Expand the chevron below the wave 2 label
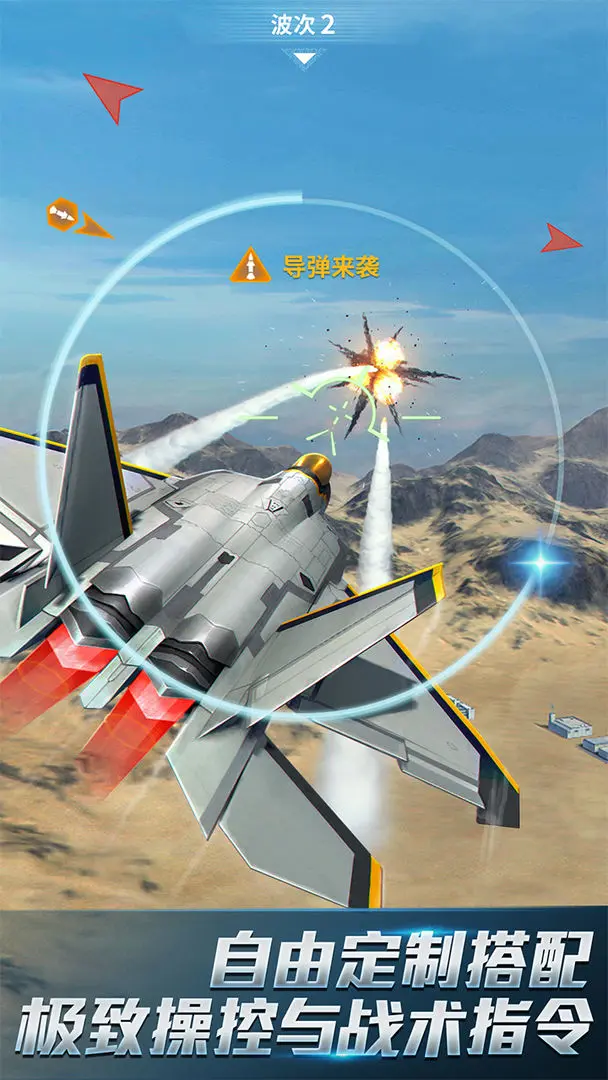Viewport: 608px width, 1080px height. tap(304, 57)
